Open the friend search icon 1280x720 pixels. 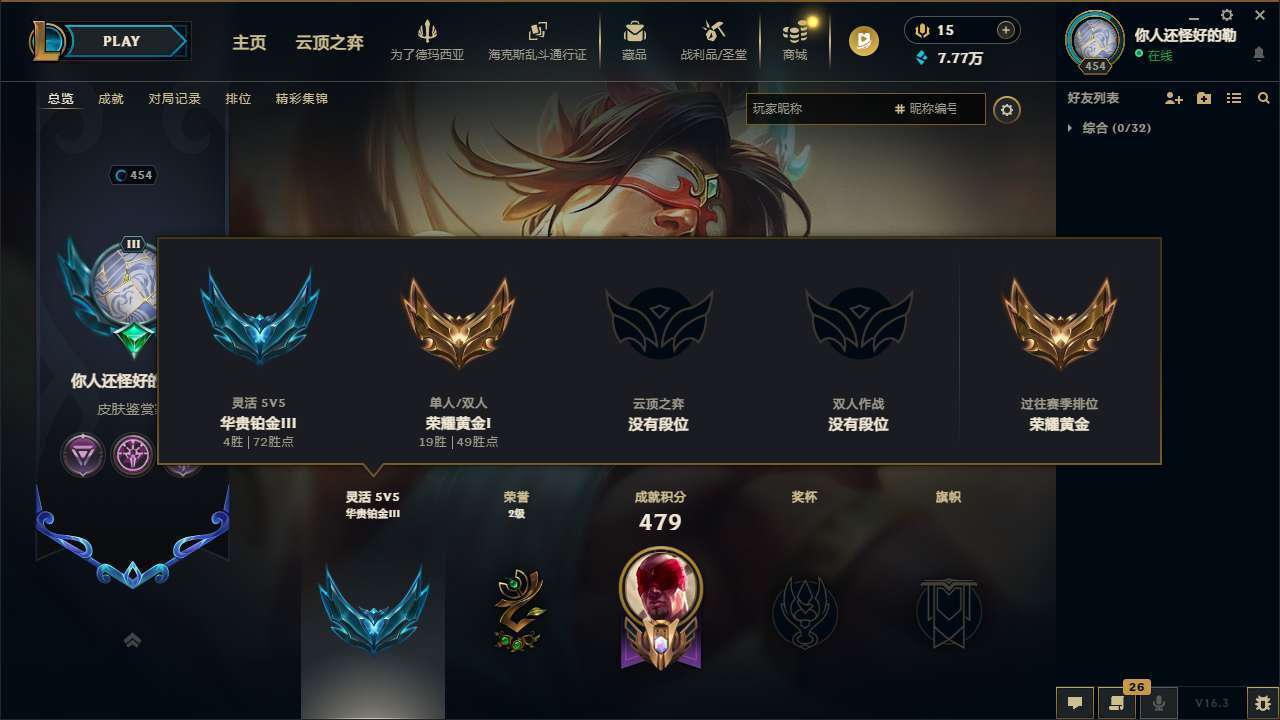(1264, 98)
